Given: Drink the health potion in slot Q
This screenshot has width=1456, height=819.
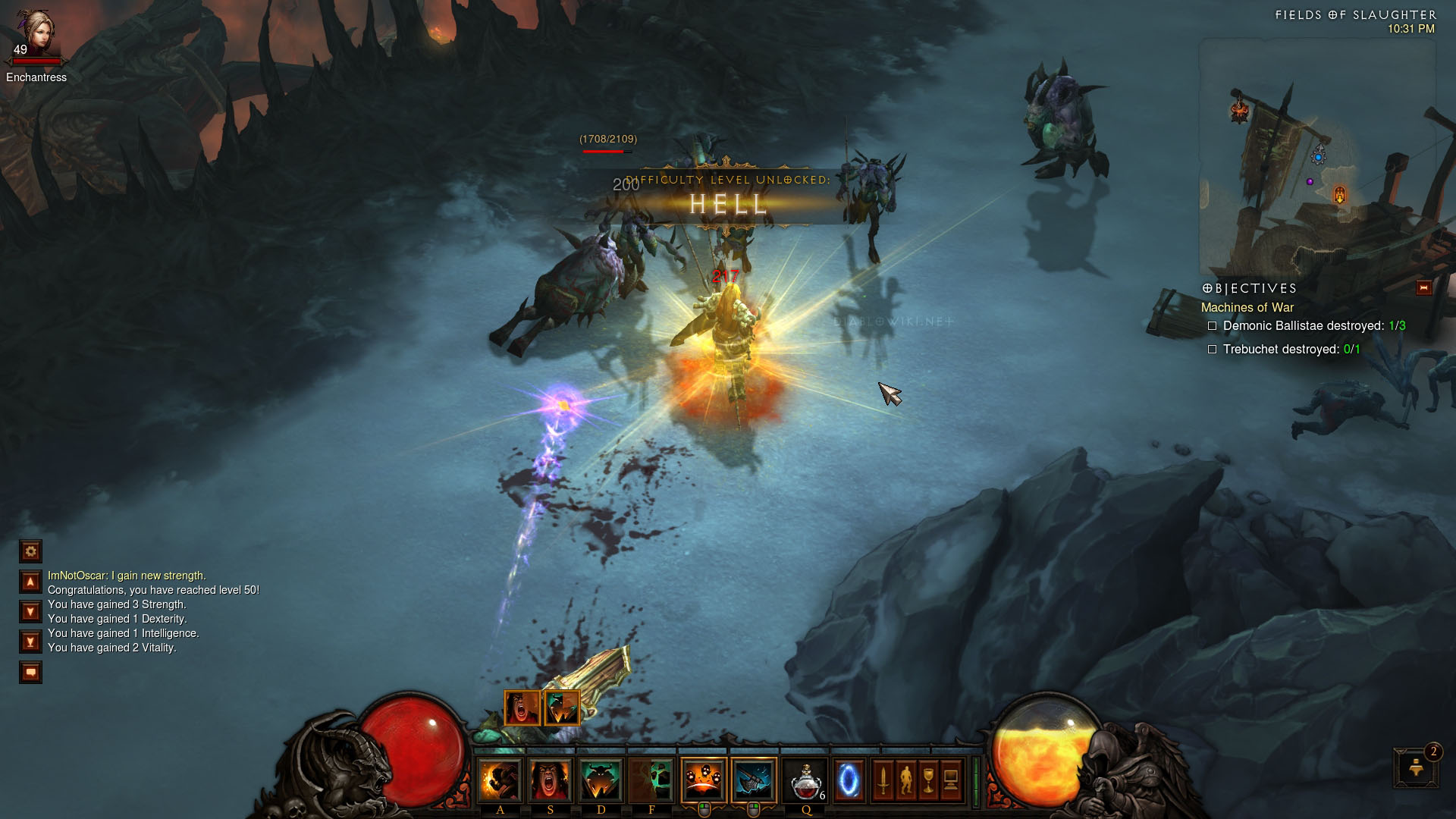Looking at the screenshot, I should click(805, 780).
